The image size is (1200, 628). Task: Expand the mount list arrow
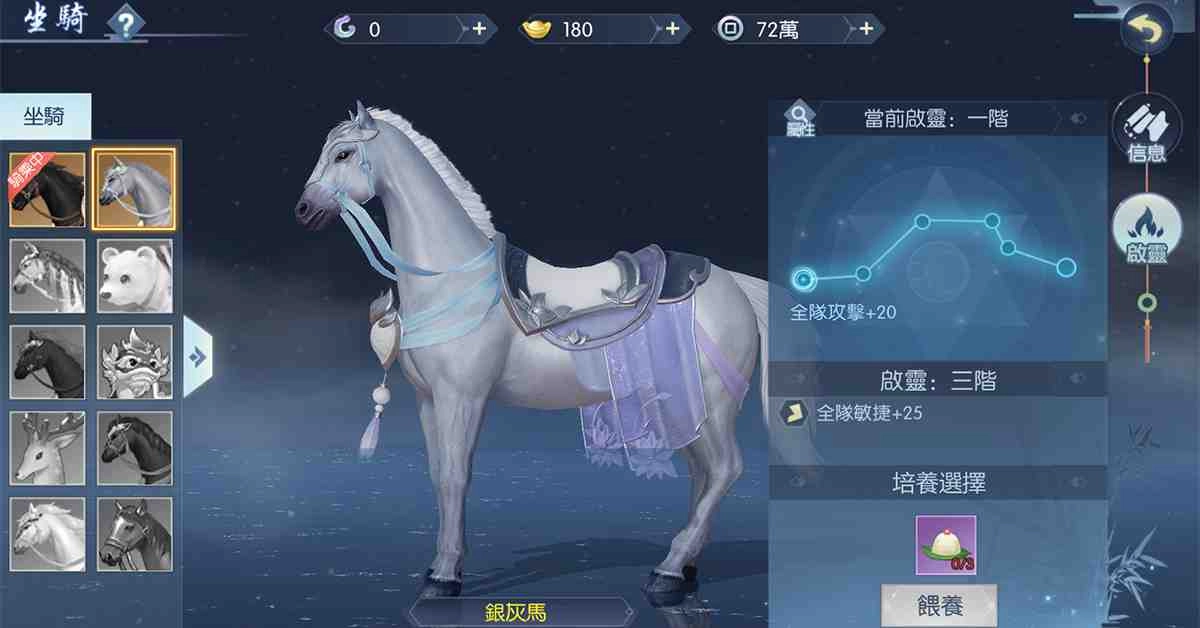tap(198, 356)
